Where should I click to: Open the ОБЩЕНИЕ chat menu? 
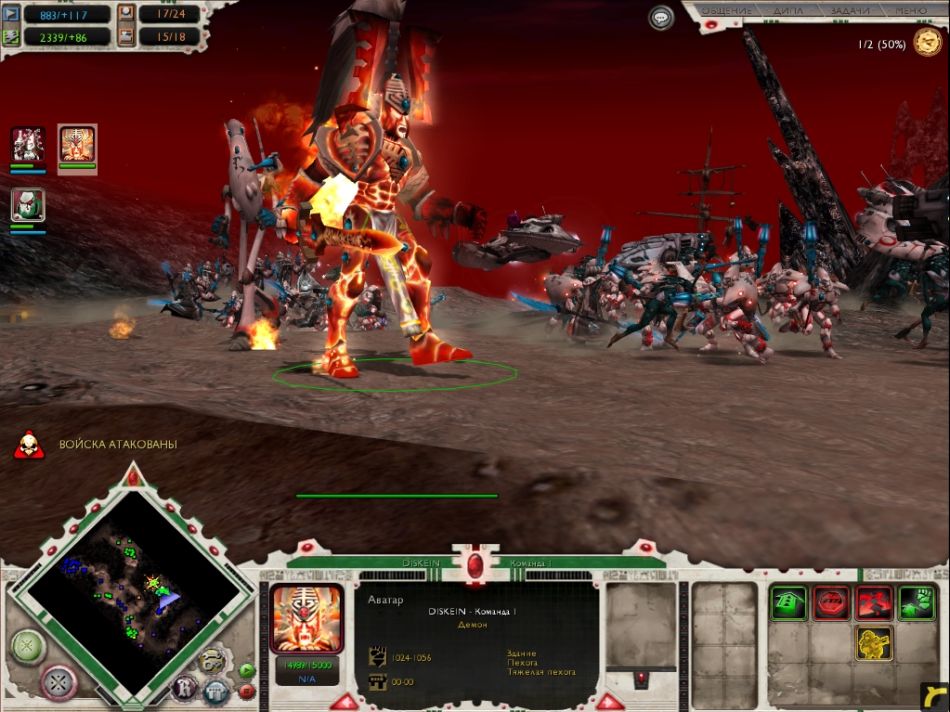coord(726,10)
